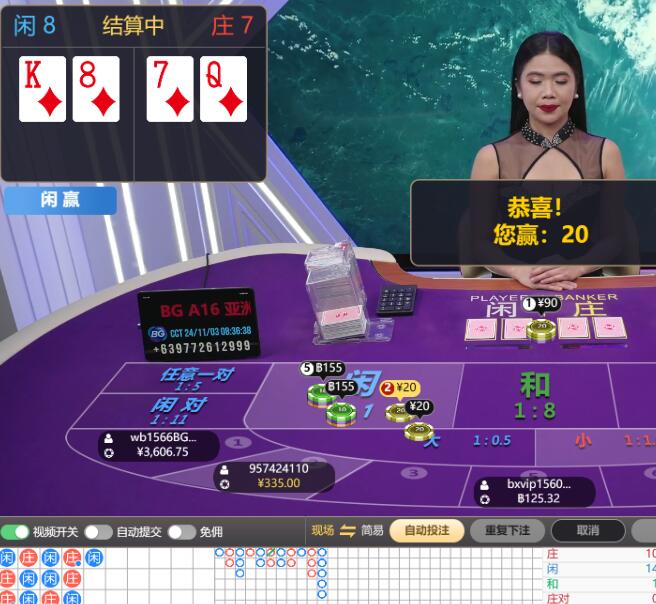Switch view with the 现场/简易 swap arrows
Screen dimensions: 656x604
point(348,531)
